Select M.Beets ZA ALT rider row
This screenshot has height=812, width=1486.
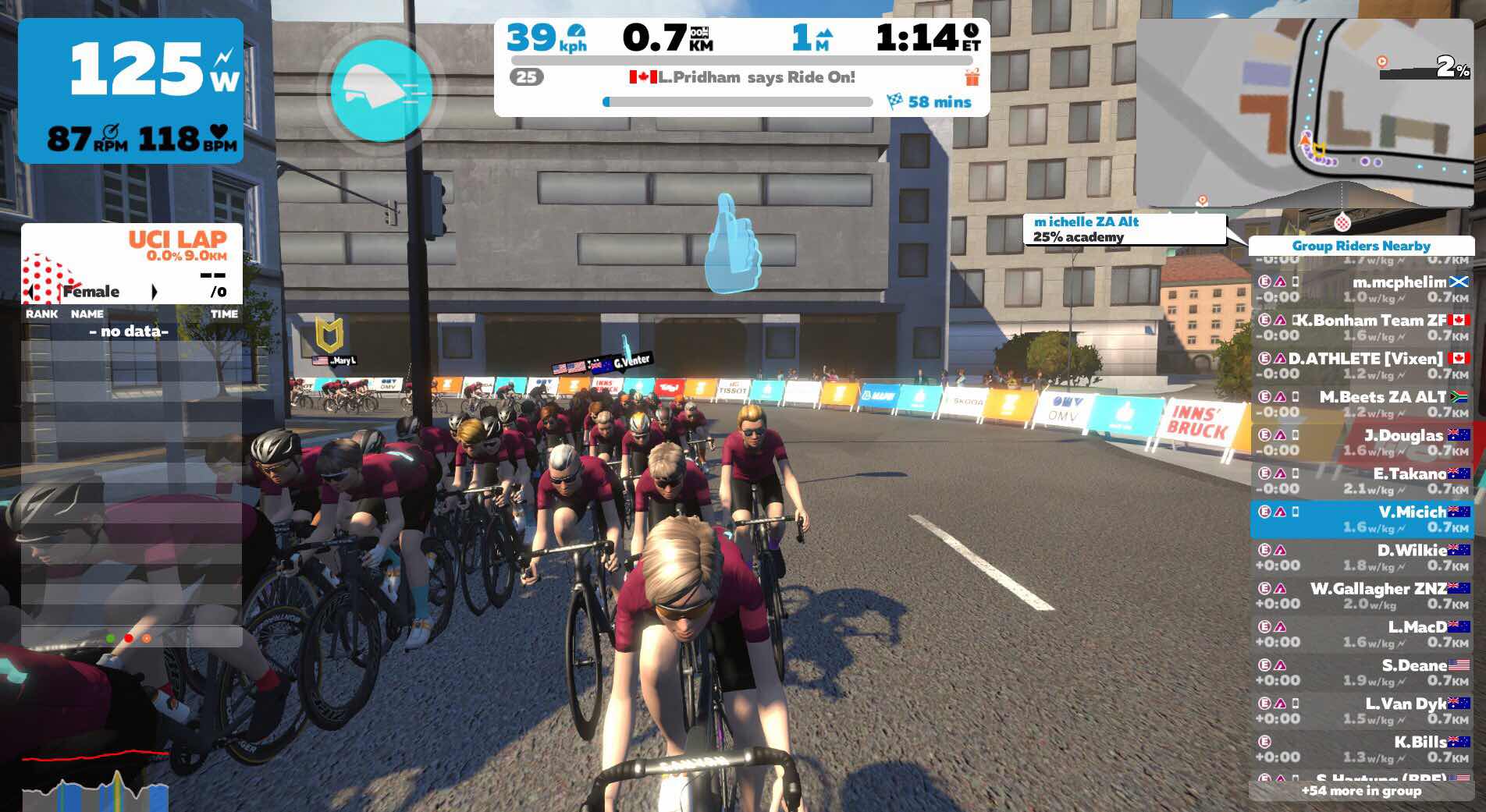coord(1361,404)
